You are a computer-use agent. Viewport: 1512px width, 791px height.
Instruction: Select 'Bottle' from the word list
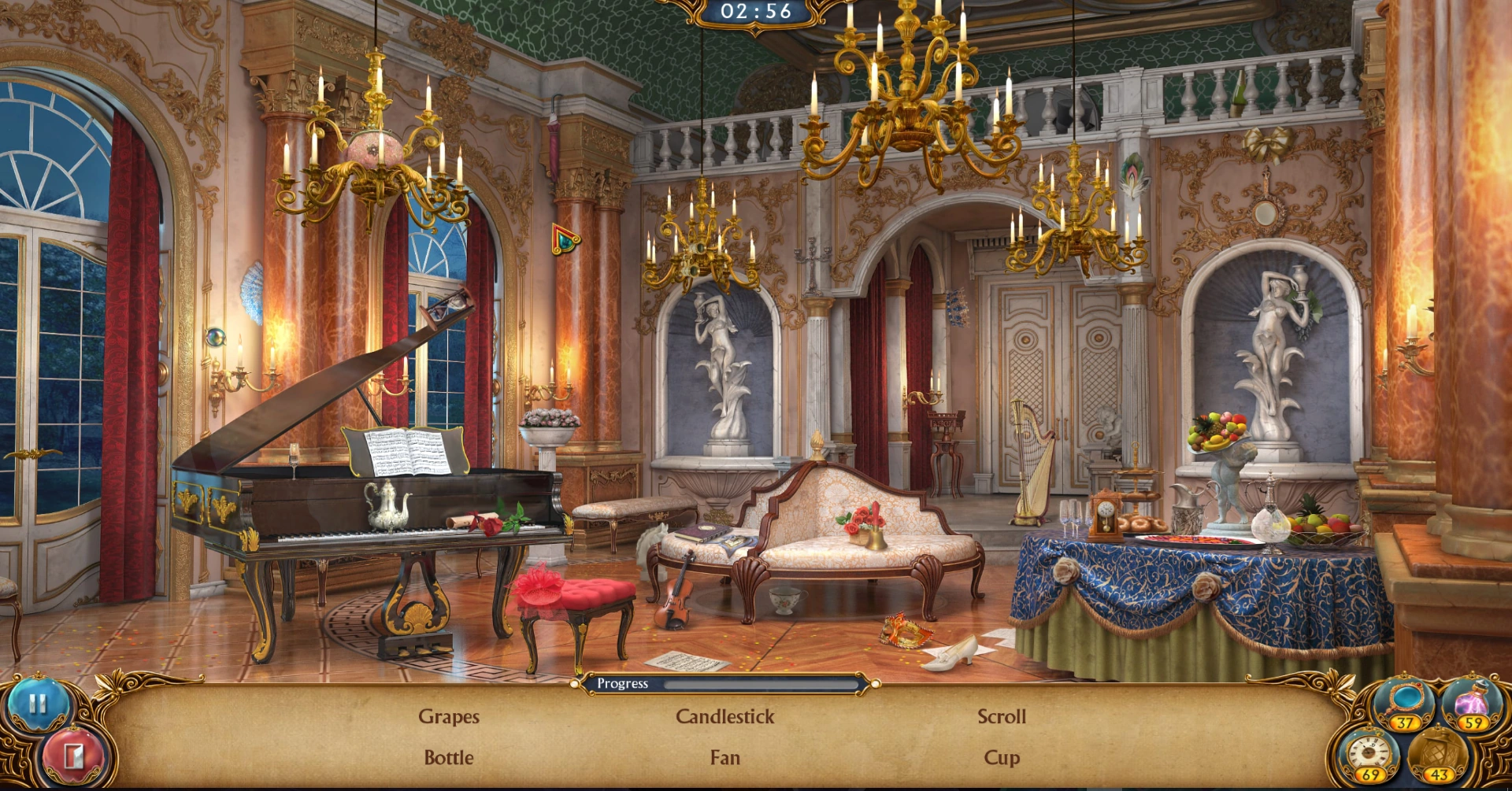coord(449,757)
